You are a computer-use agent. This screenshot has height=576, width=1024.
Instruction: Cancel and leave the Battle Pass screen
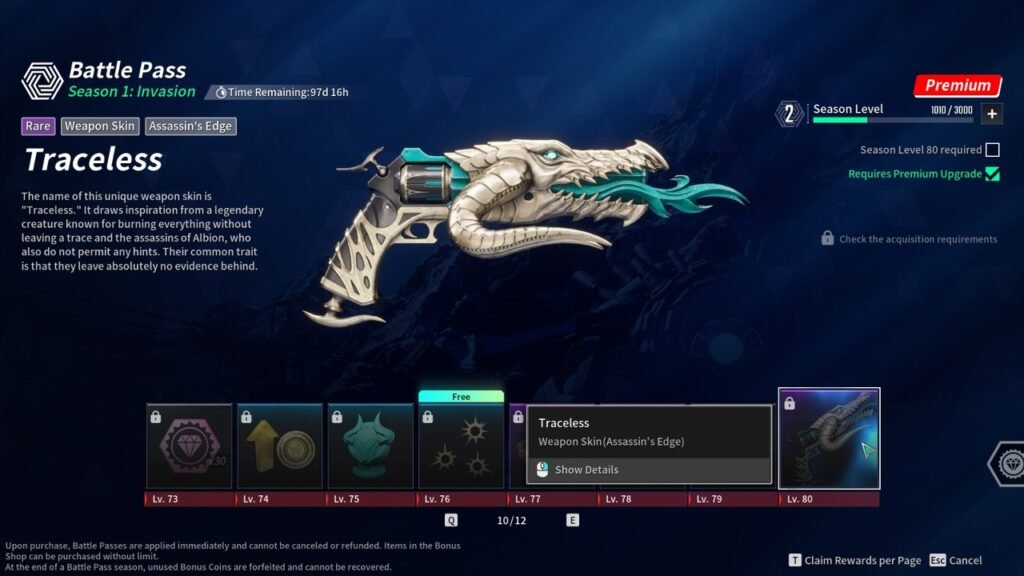point(955,561)
